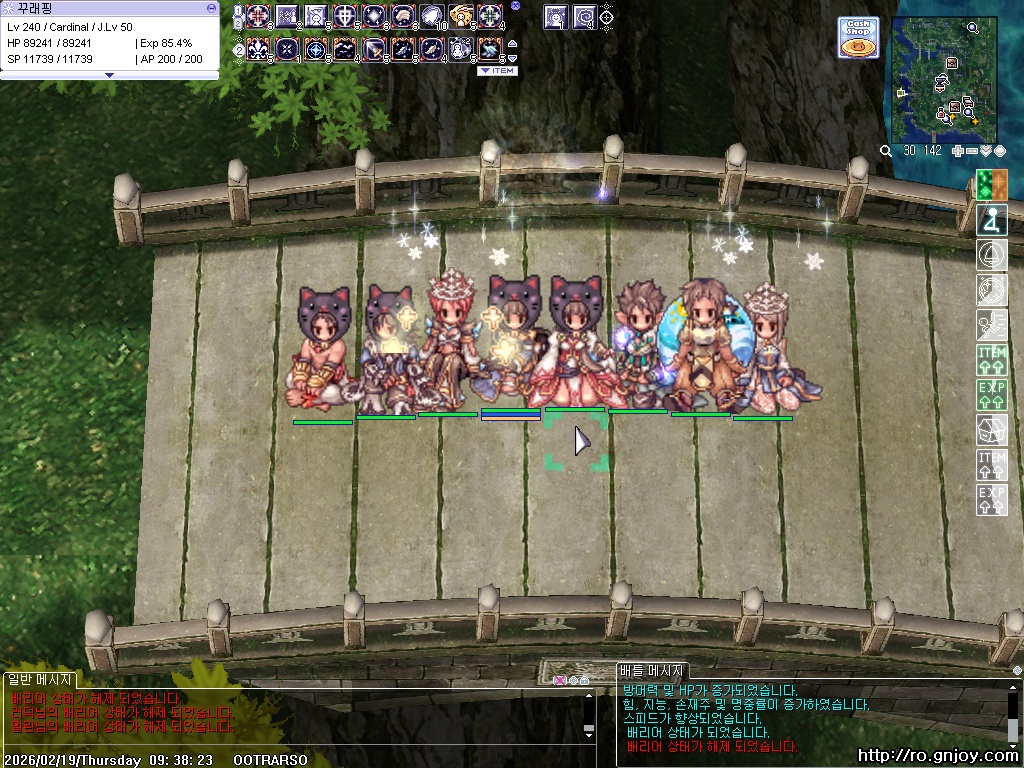The width and height of the screenshot is (1024, 768).
Task: Open the minimap magnifier search
Action: (886, 151)
